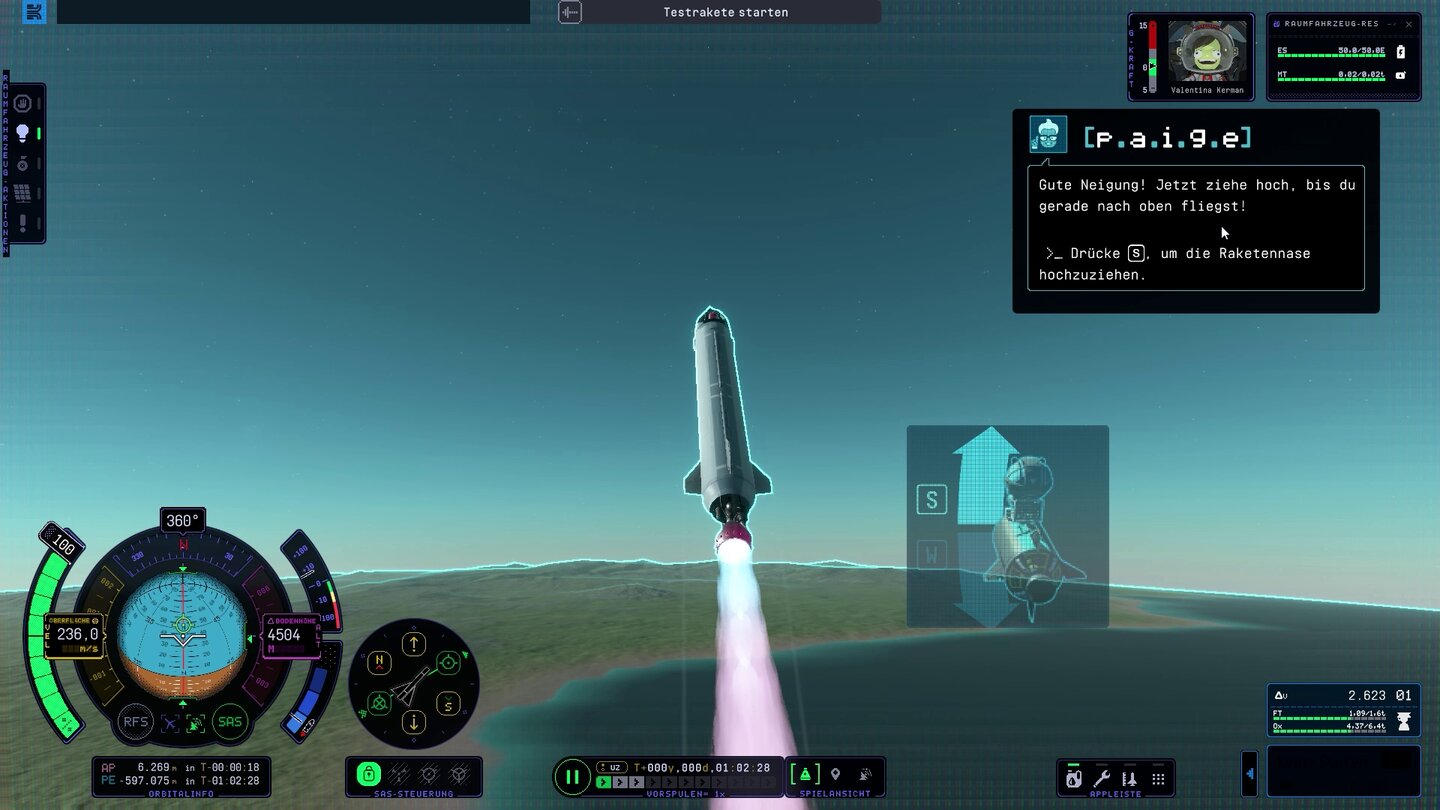The width and height of the screenshot is (1440, 810).
Task: Toggle SAS on the navball
Action: 230,722
